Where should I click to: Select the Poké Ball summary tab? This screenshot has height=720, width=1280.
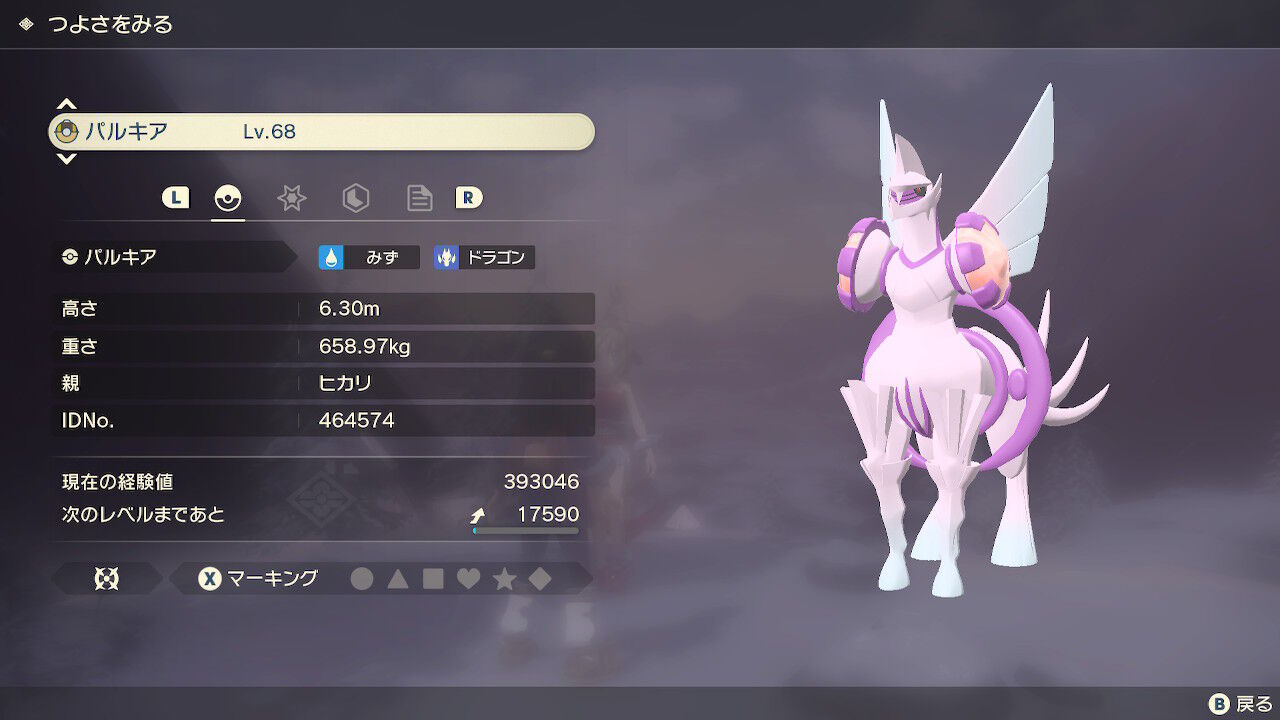(x=228, y=198)
